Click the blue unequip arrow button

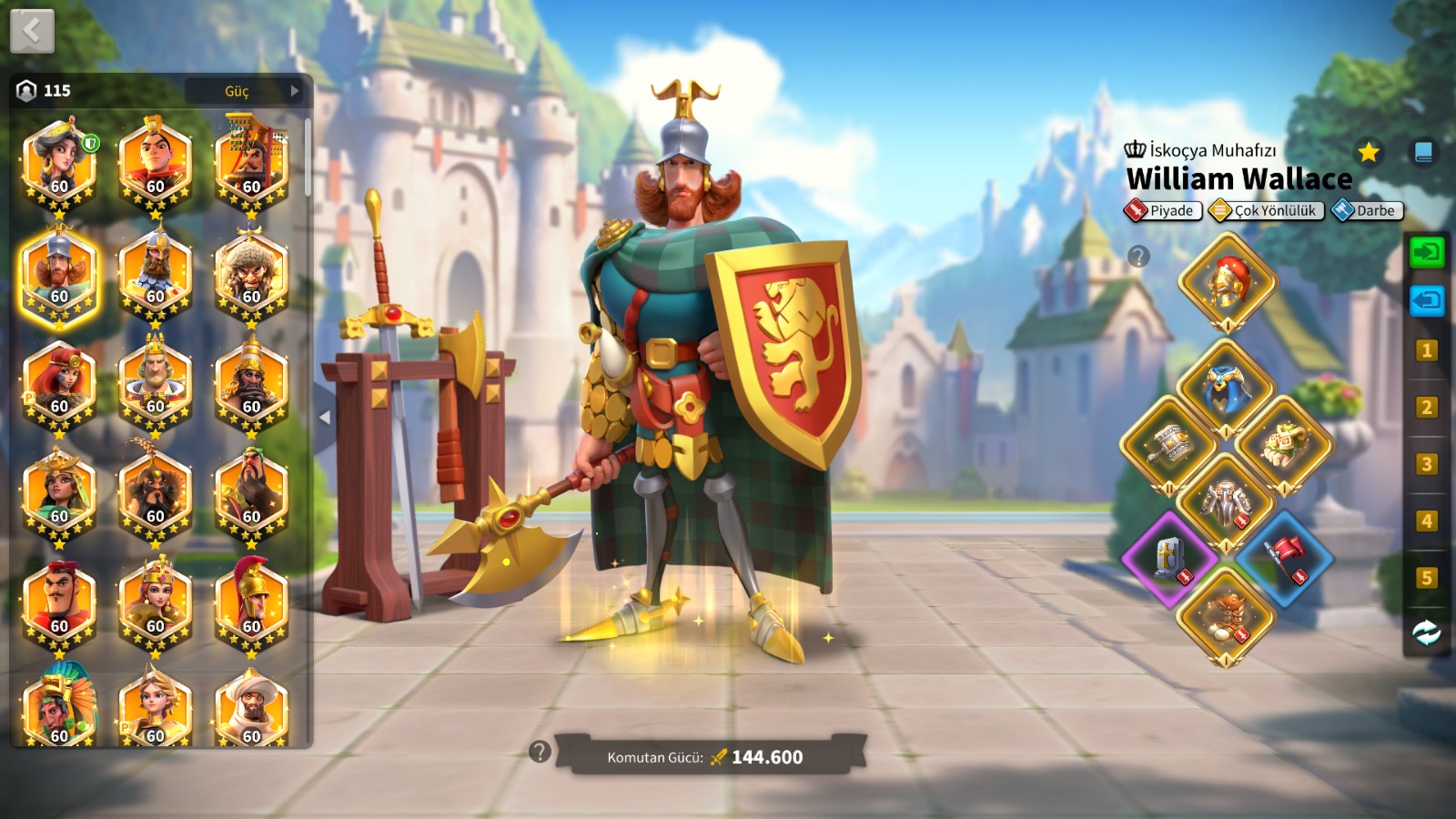pyautogui.click(x=1426, y=299)
